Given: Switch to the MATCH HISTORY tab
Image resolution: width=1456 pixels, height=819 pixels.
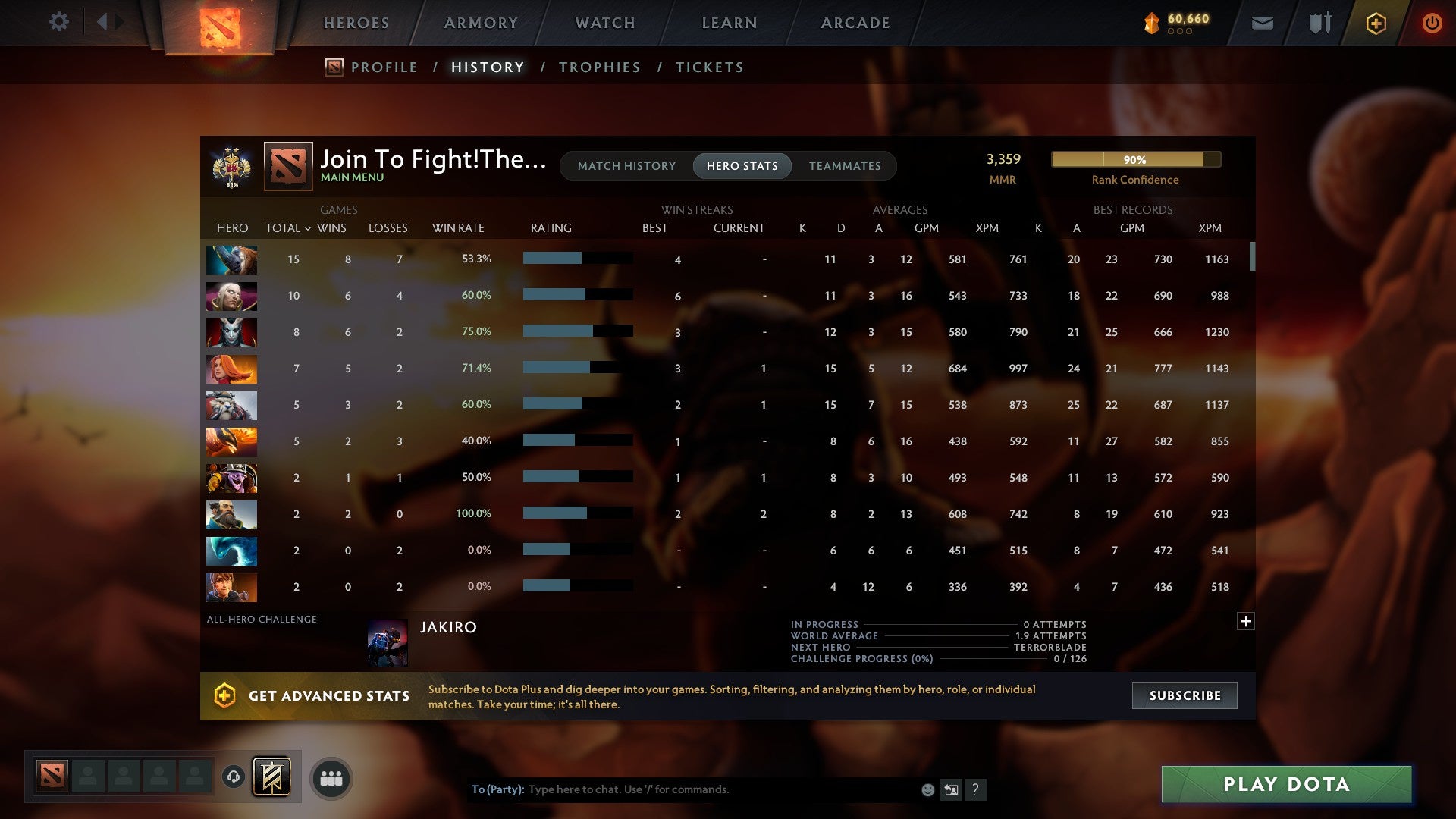Looking at the screenshot, I should click(x=626, y=165).
